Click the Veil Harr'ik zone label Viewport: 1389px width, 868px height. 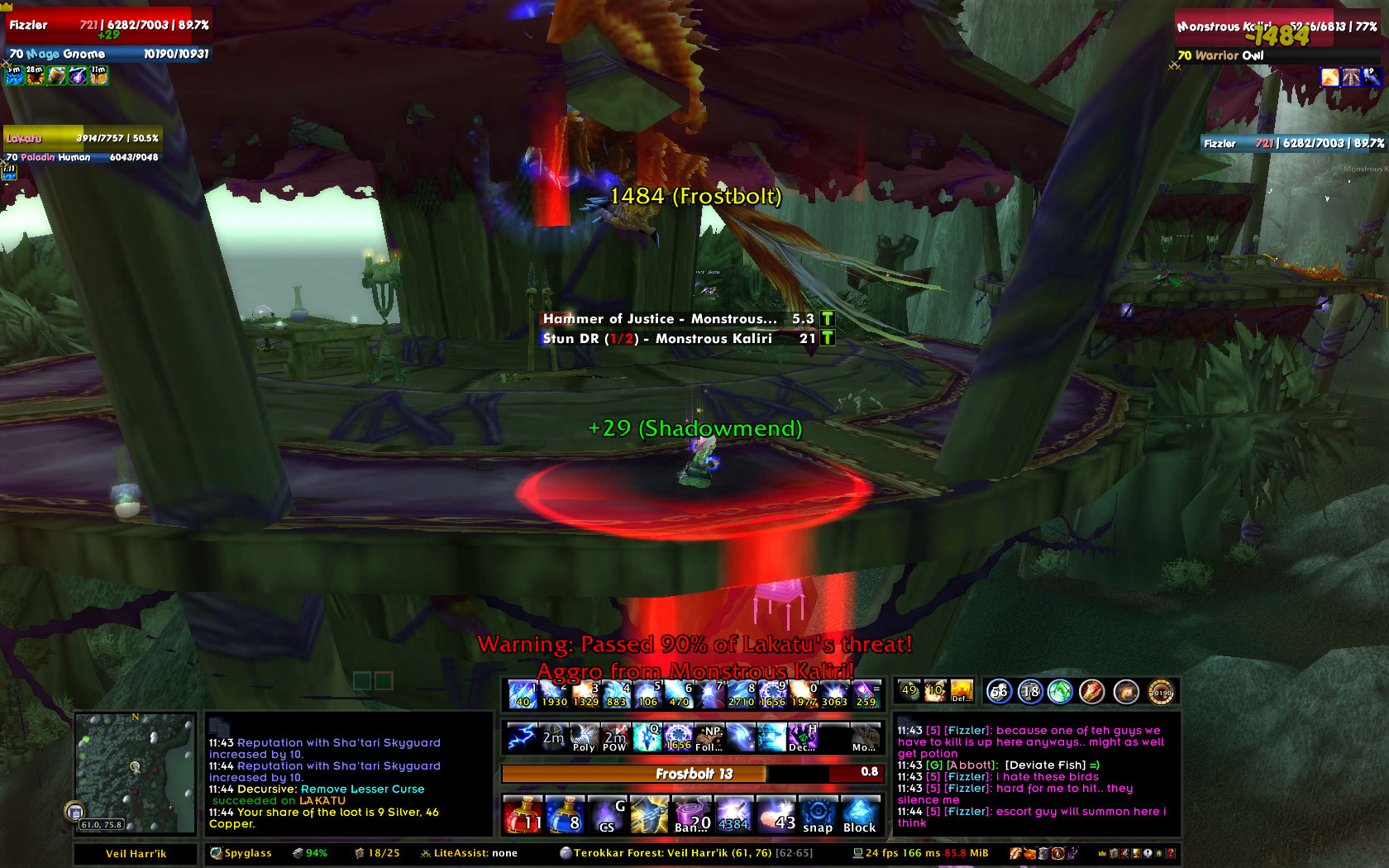coord(136,853)
